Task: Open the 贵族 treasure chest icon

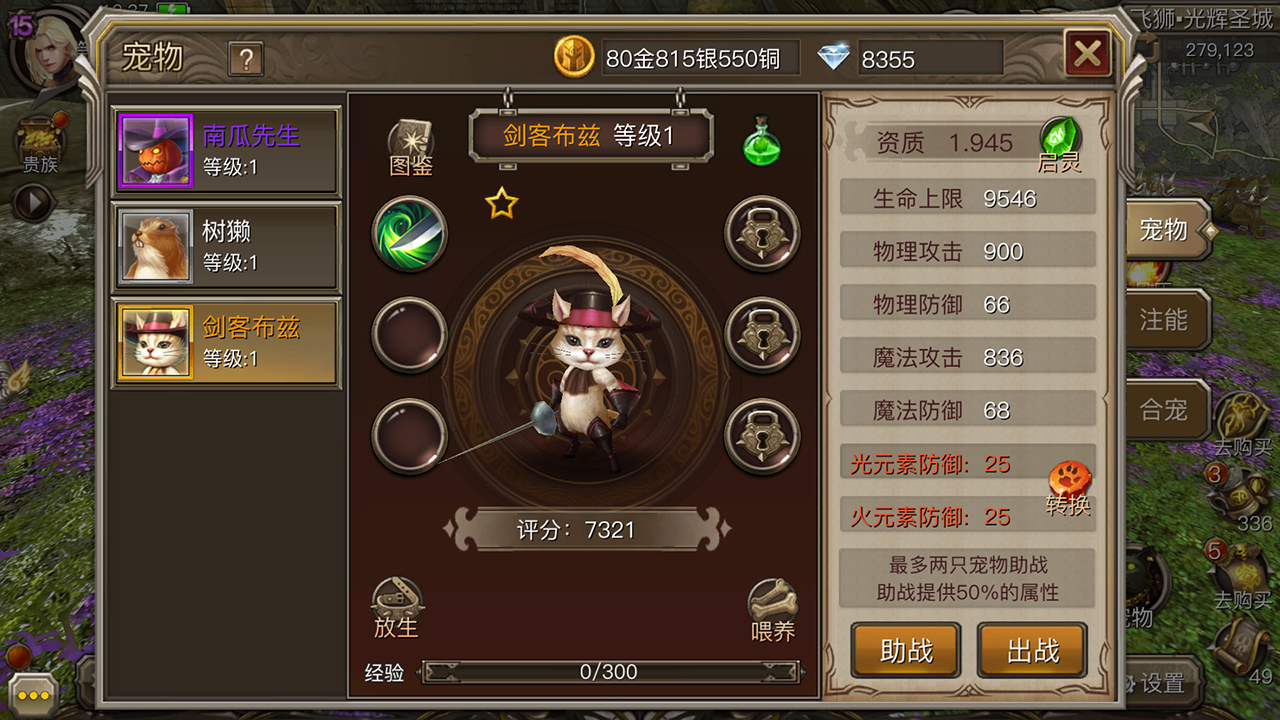Action: (x=40, y=145)
